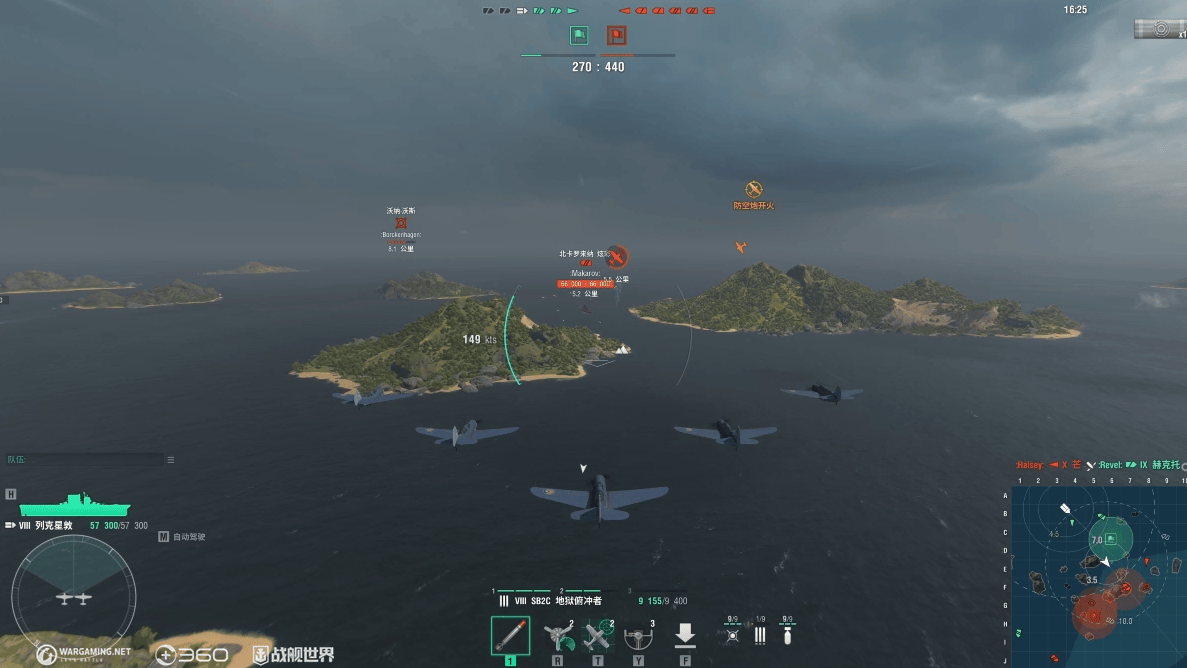Select the rocket armament slot

coord(510,635)
